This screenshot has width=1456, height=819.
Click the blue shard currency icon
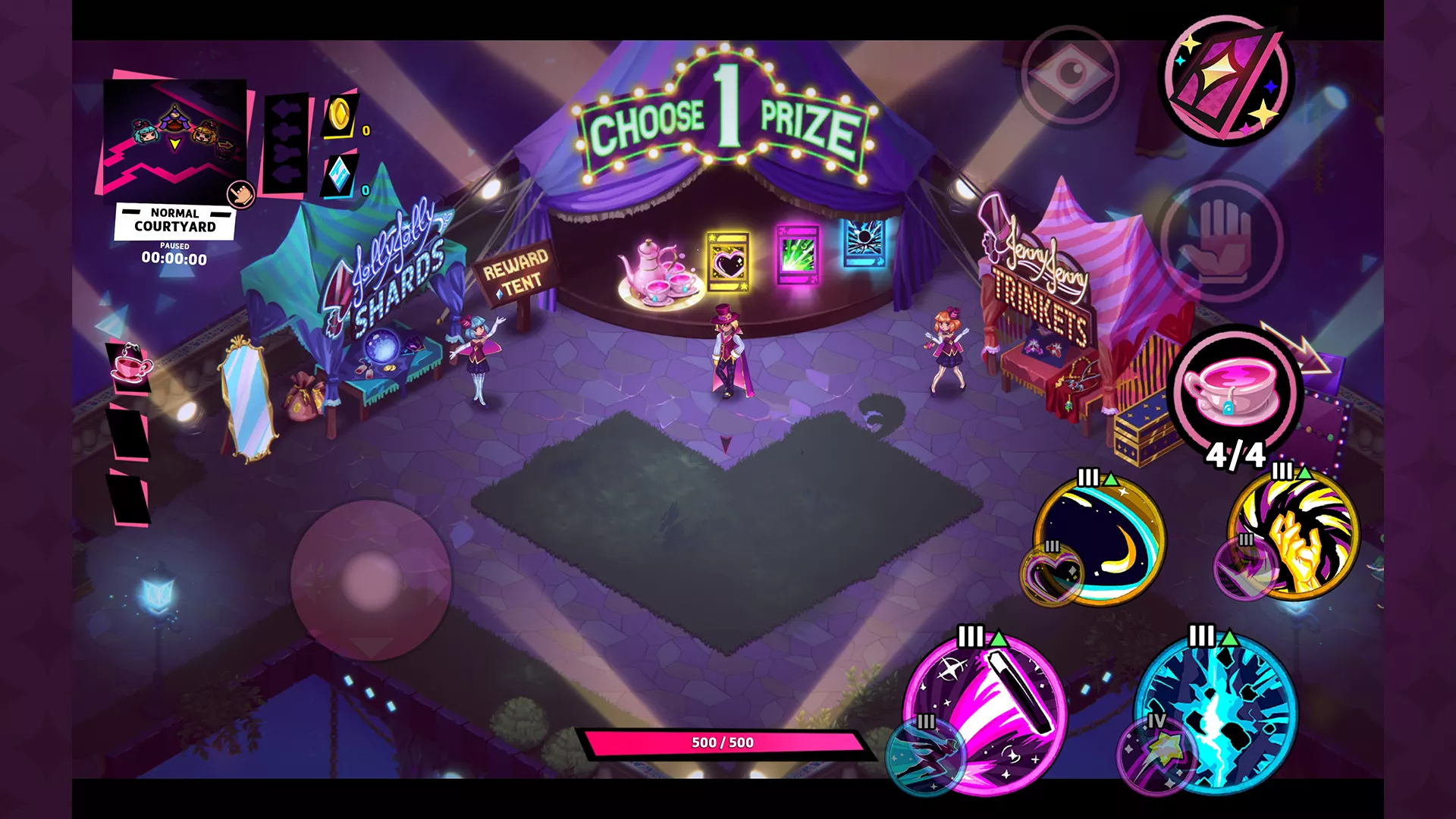click(x=339, y=176)
